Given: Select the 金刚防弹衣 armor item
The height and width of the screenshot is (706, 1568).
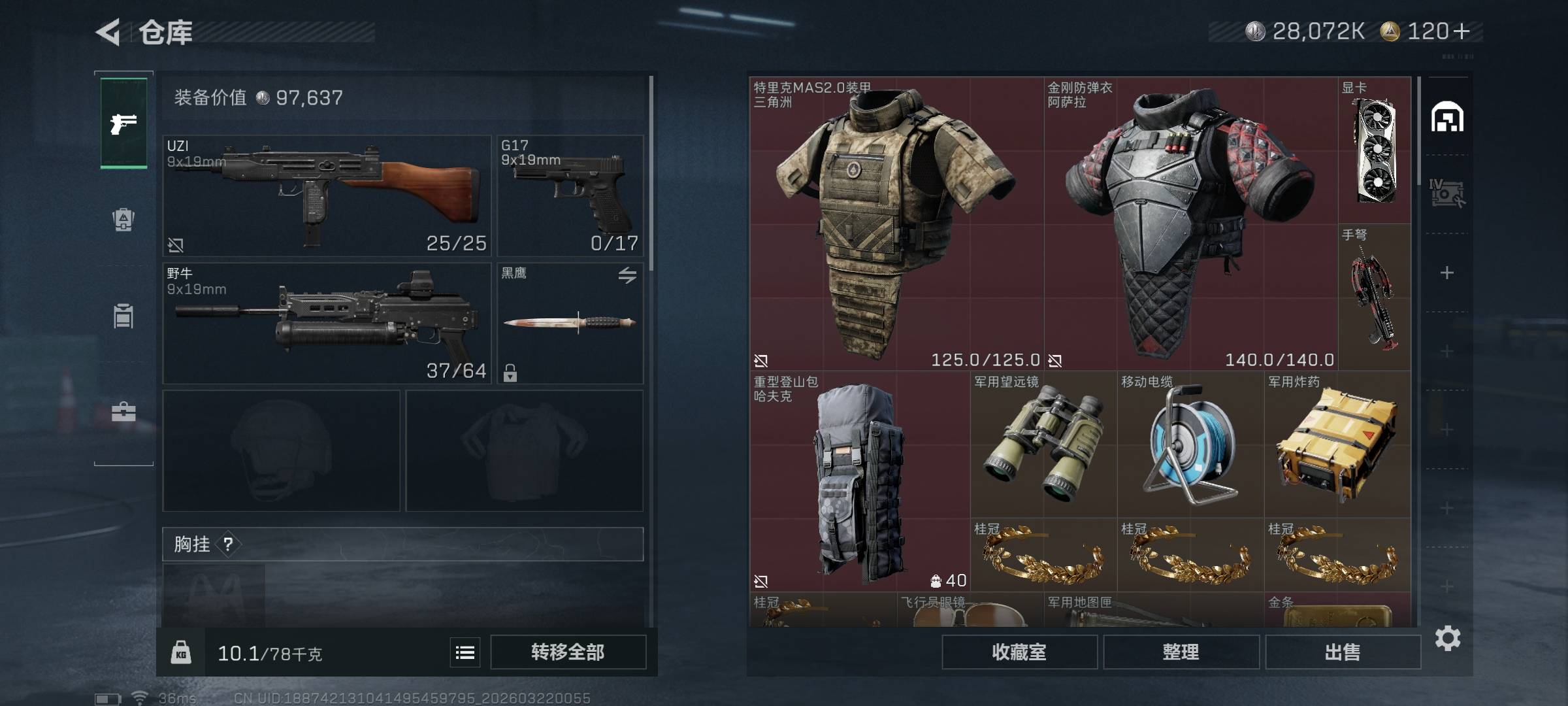Looking at the screenshot, I should pyautogui.click(x=1190, y=224).
